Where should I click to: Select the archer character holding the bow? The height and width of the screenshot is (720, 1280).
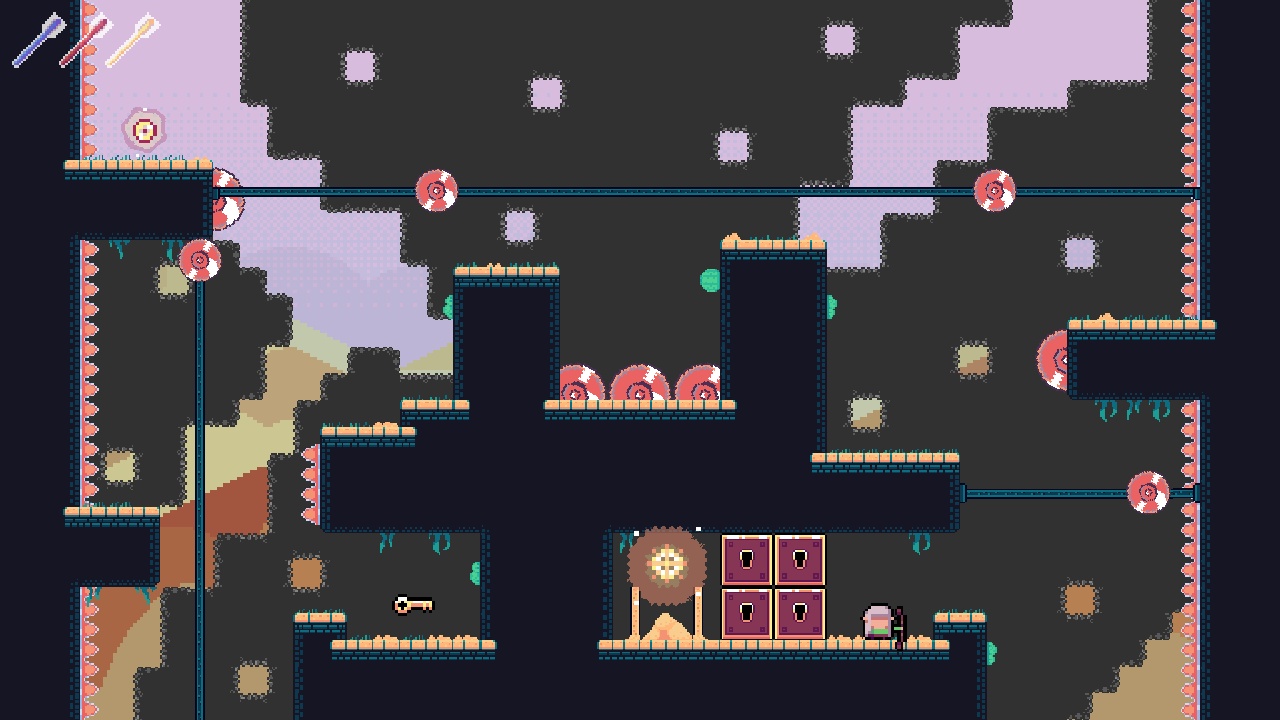coord(880,623)
